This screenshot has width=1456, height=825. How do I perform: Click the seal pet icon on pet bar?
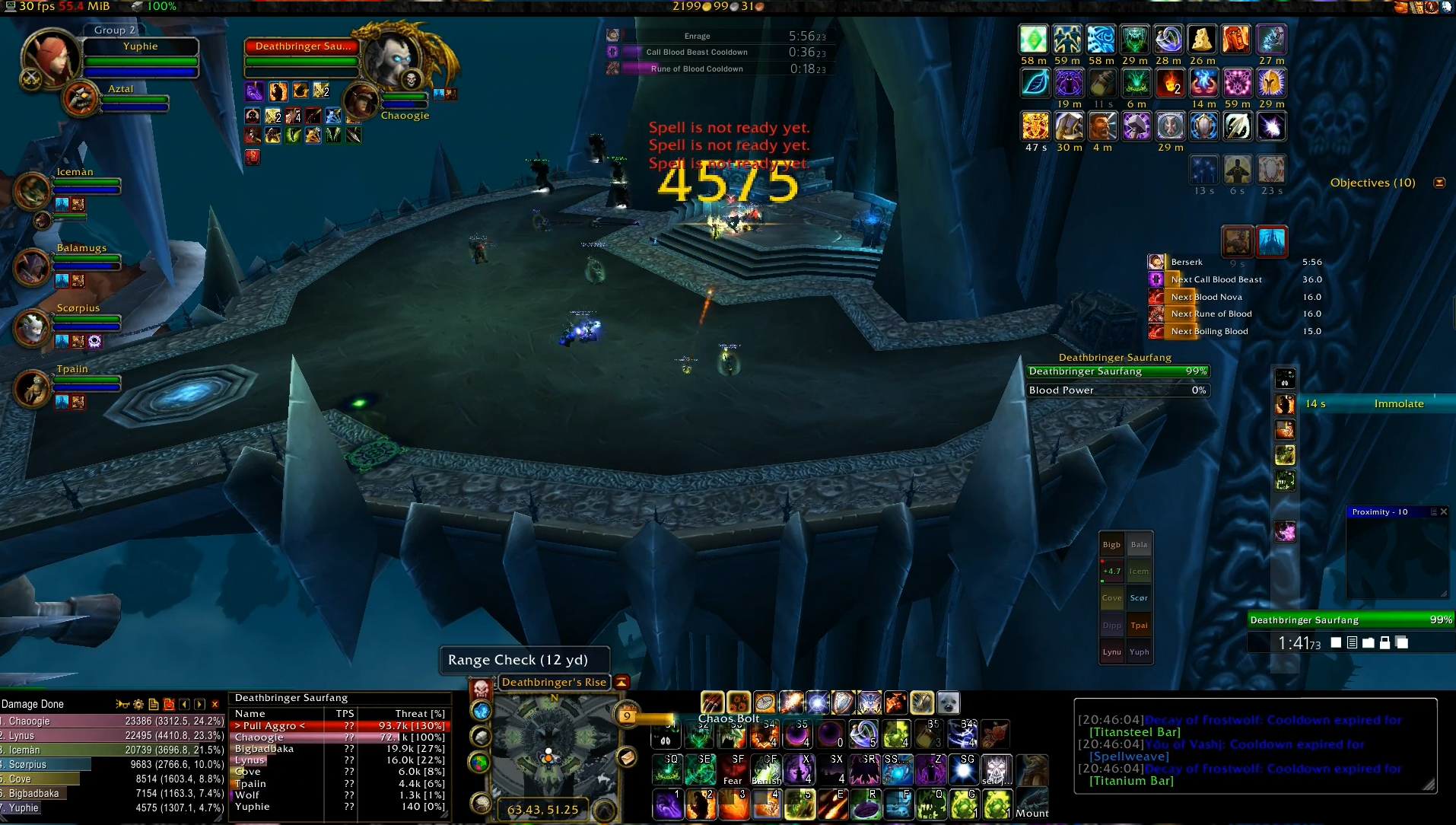tap(948, 702)
